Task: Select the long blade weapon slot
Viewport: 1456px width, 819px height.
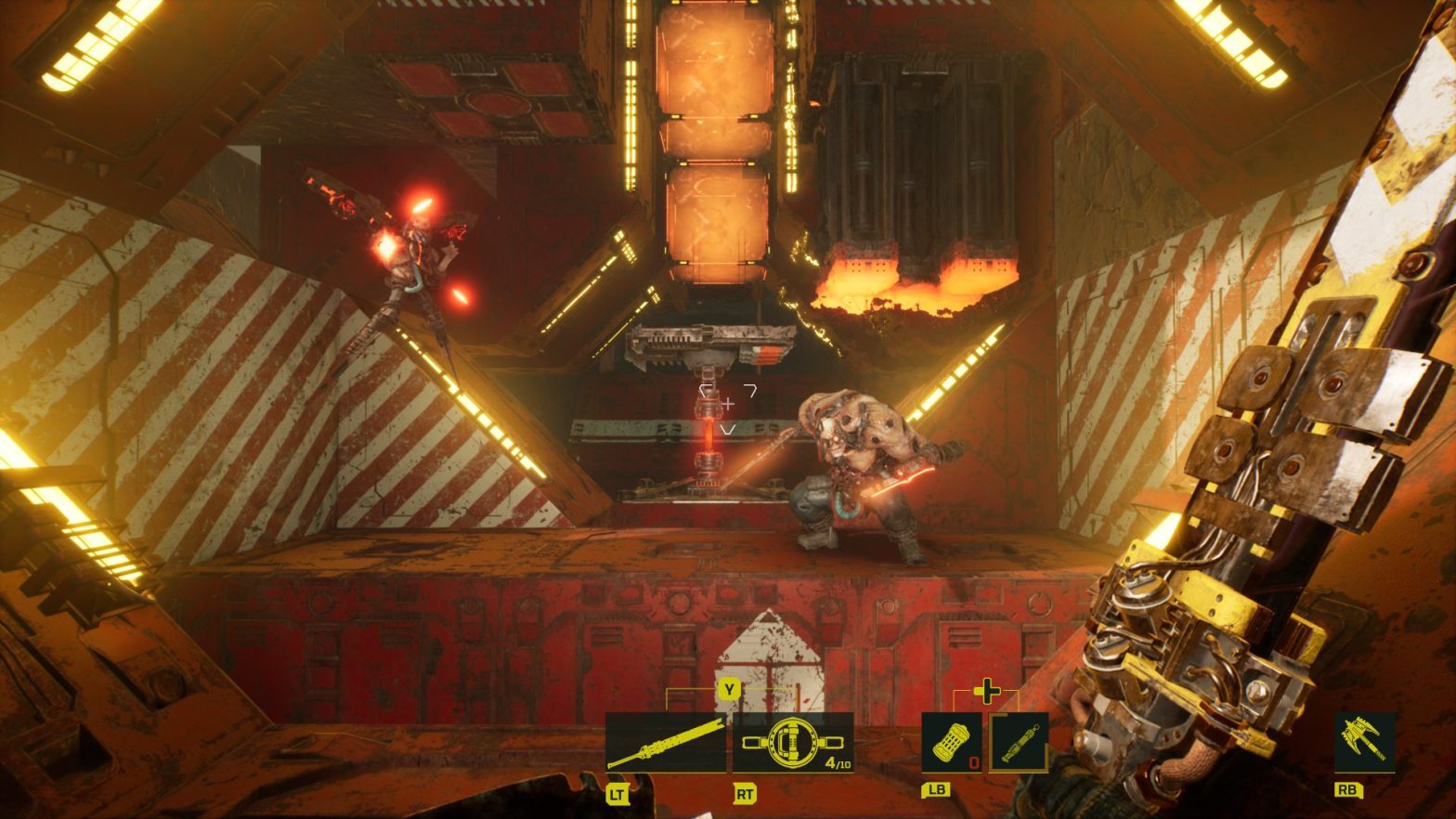Action: coord(667,742)
